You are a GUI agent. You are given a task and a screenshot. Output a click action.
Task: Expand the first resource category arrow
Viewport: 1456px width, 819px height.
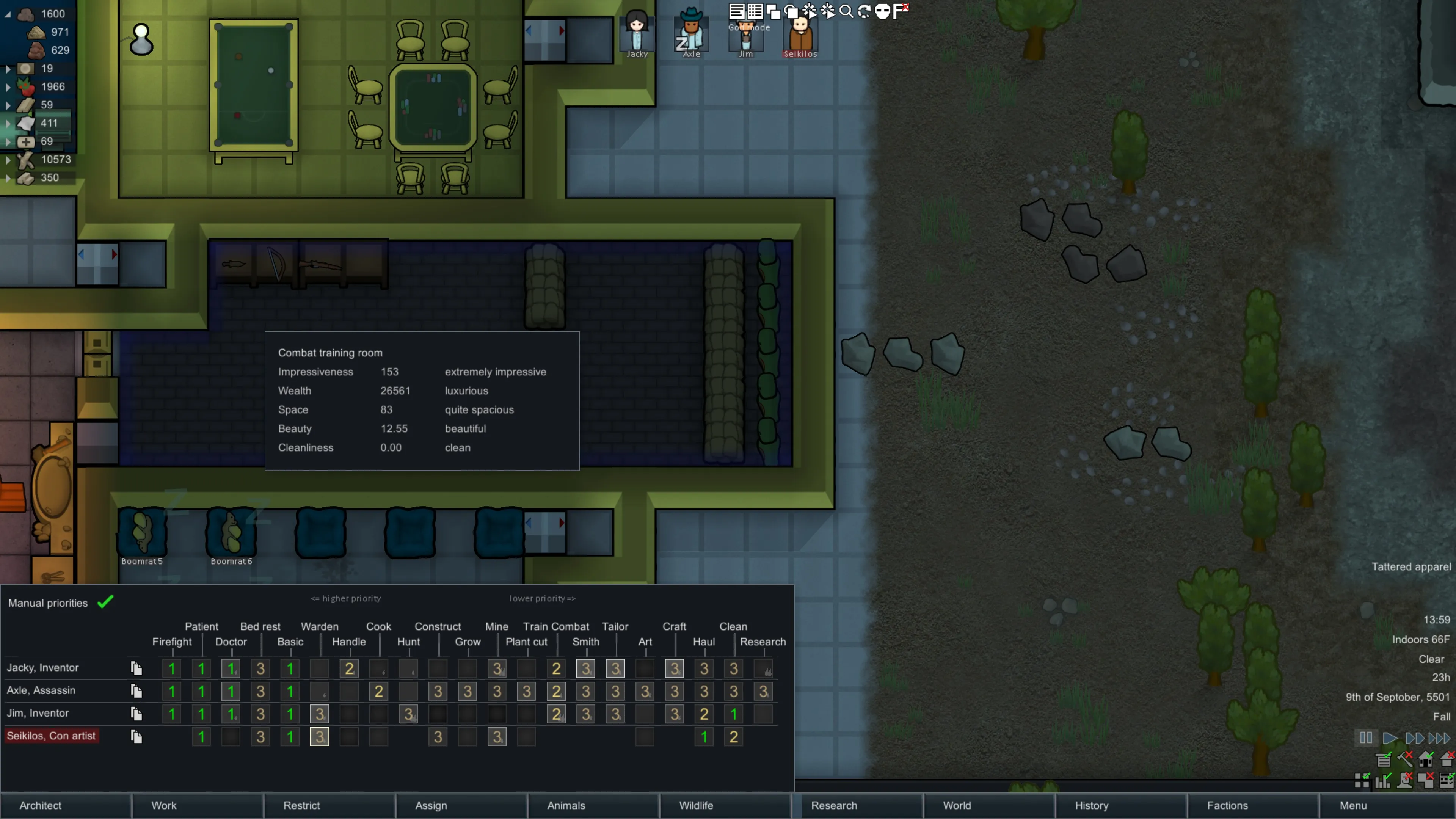[8, 14]
